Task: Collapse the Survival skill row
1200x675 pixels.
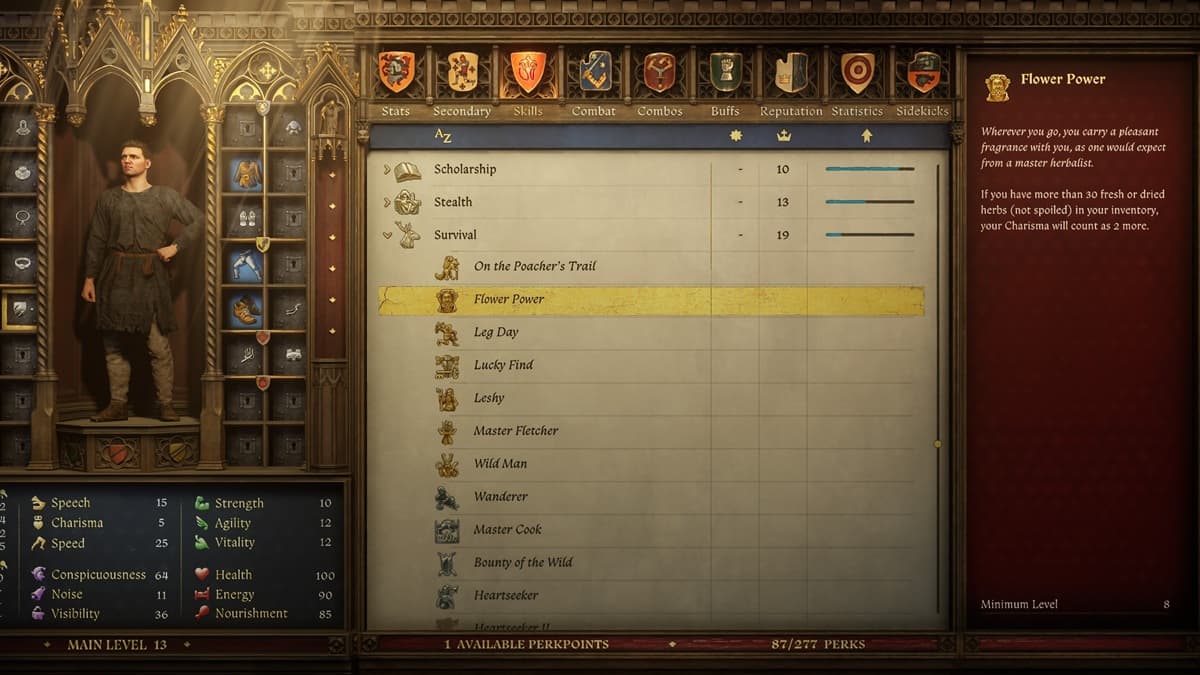Action: click(387, 236)
